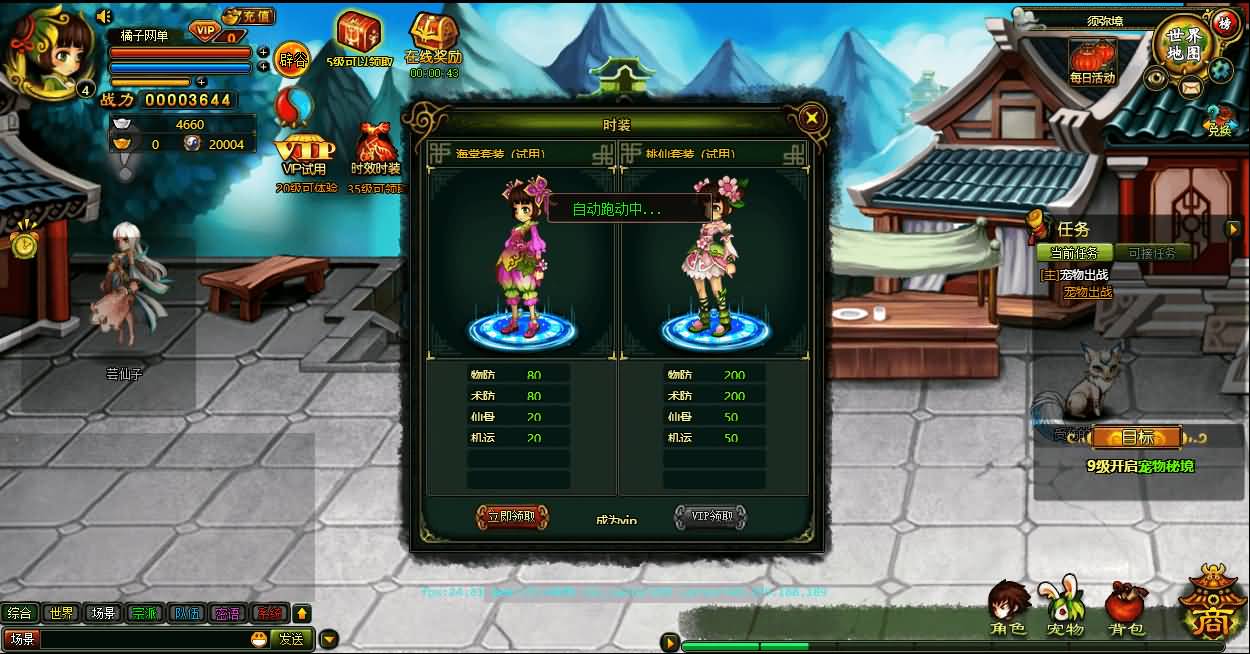
Task: Send the chat message with 发送
Action: click(x=291, y=639)
